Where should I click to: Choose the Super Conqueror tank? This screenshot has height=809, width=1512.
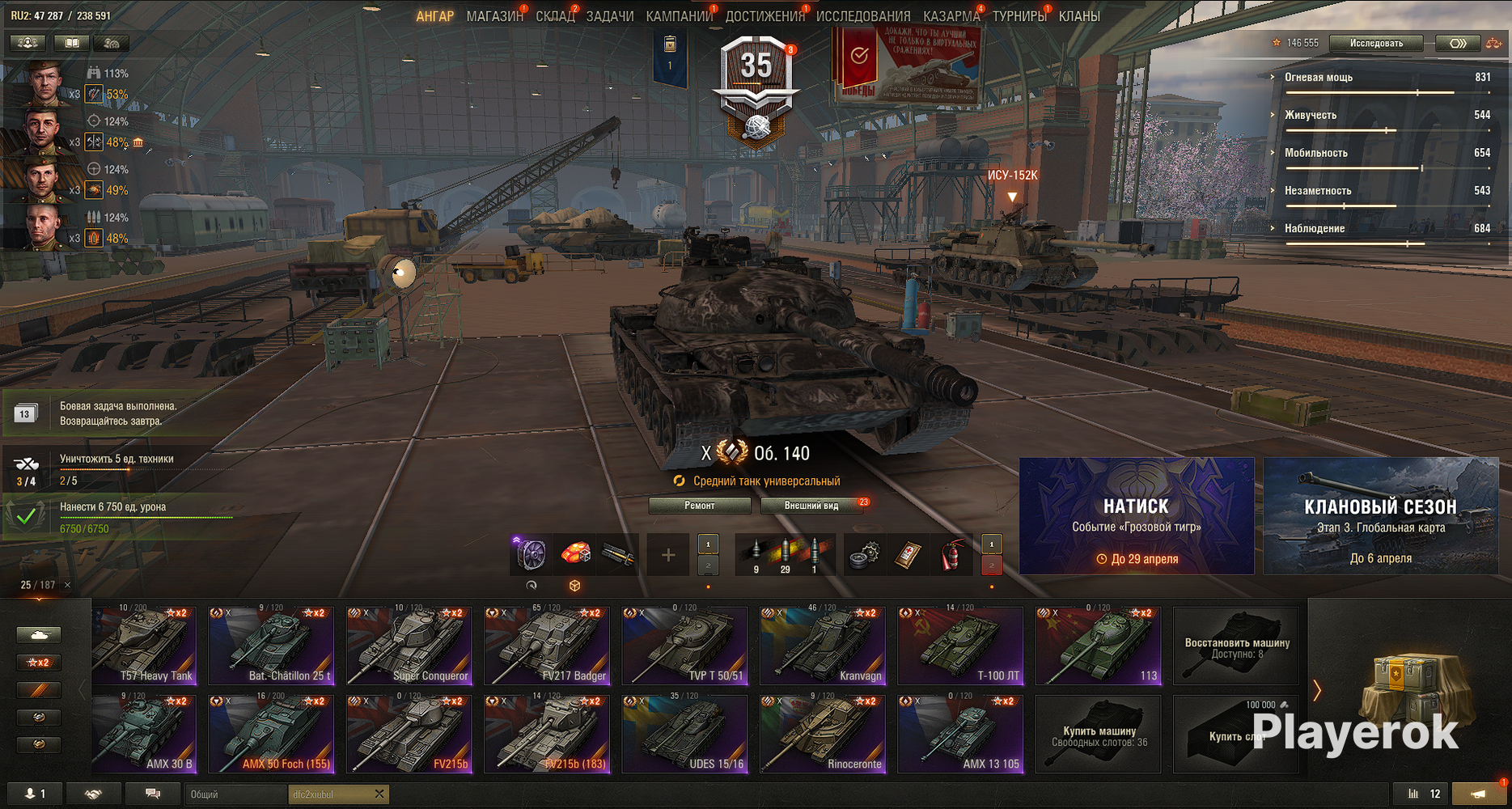[x=409, y=646]
